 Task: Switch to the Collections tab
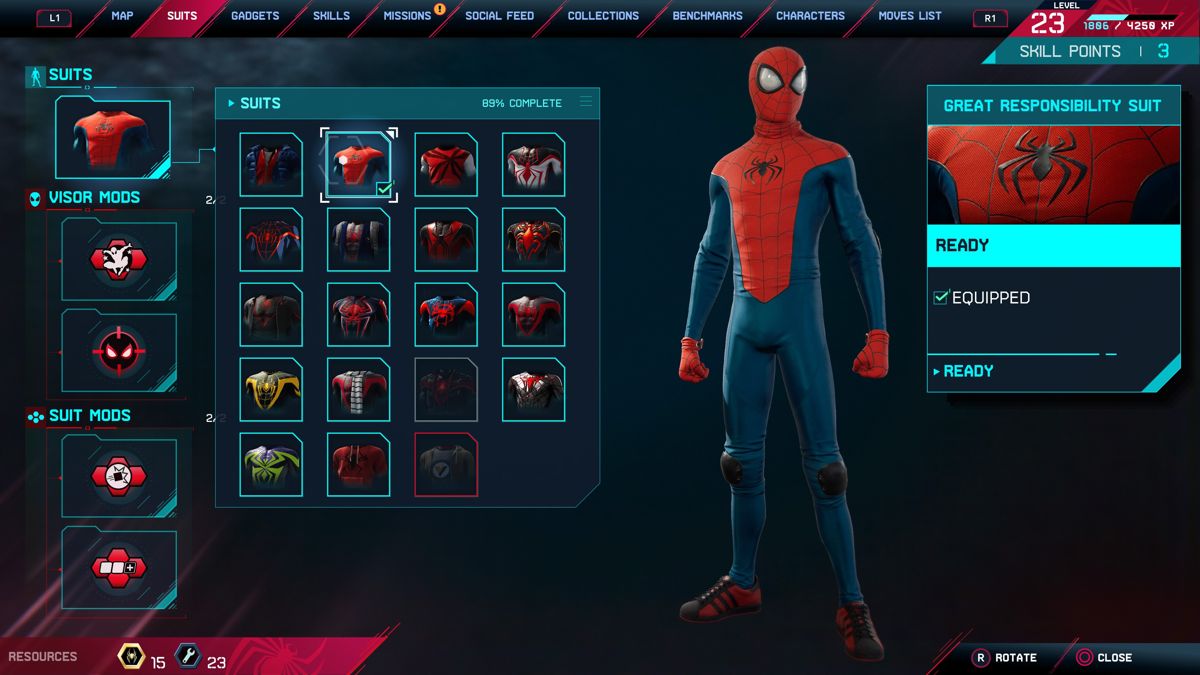coord(603,16)
